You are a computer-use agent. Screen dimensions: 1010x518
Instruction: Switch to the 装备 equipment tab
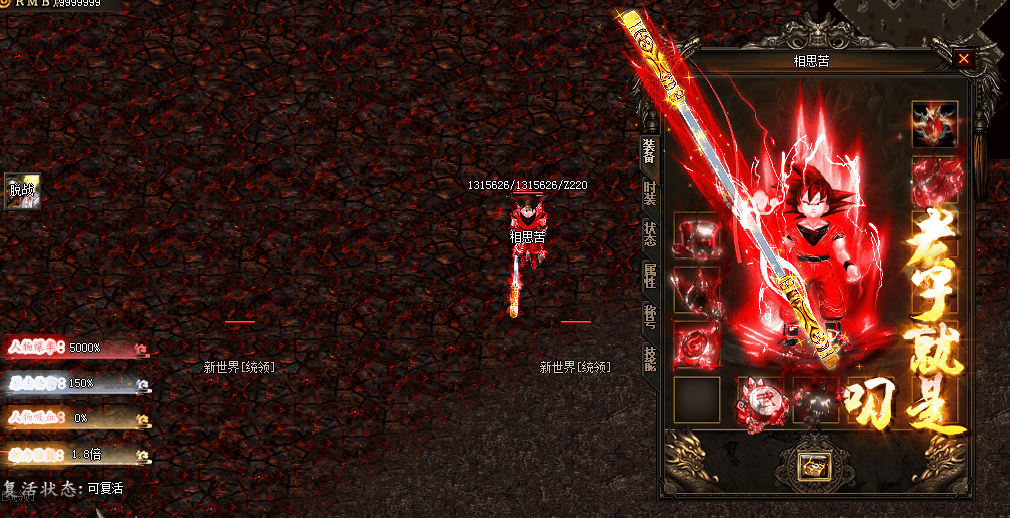pyautogui.click(x=649, y=152)
